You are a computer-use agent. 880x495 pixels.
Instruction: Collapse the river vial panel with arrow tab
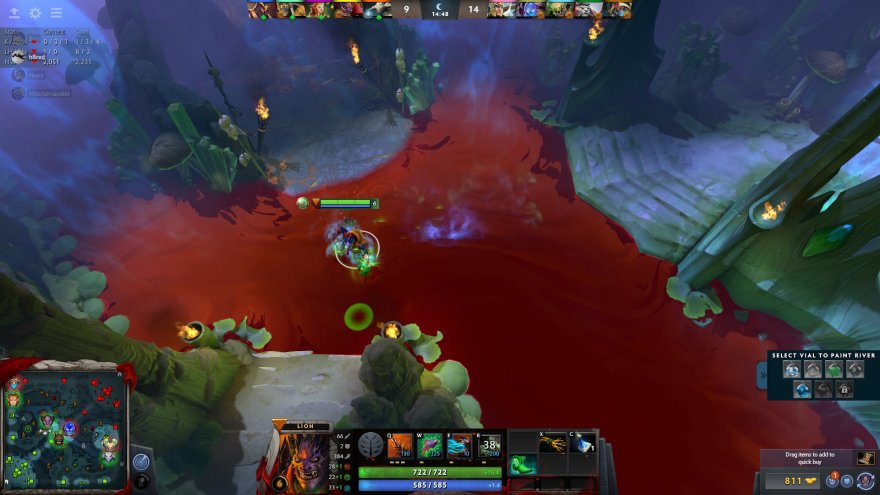click(763, 375)
